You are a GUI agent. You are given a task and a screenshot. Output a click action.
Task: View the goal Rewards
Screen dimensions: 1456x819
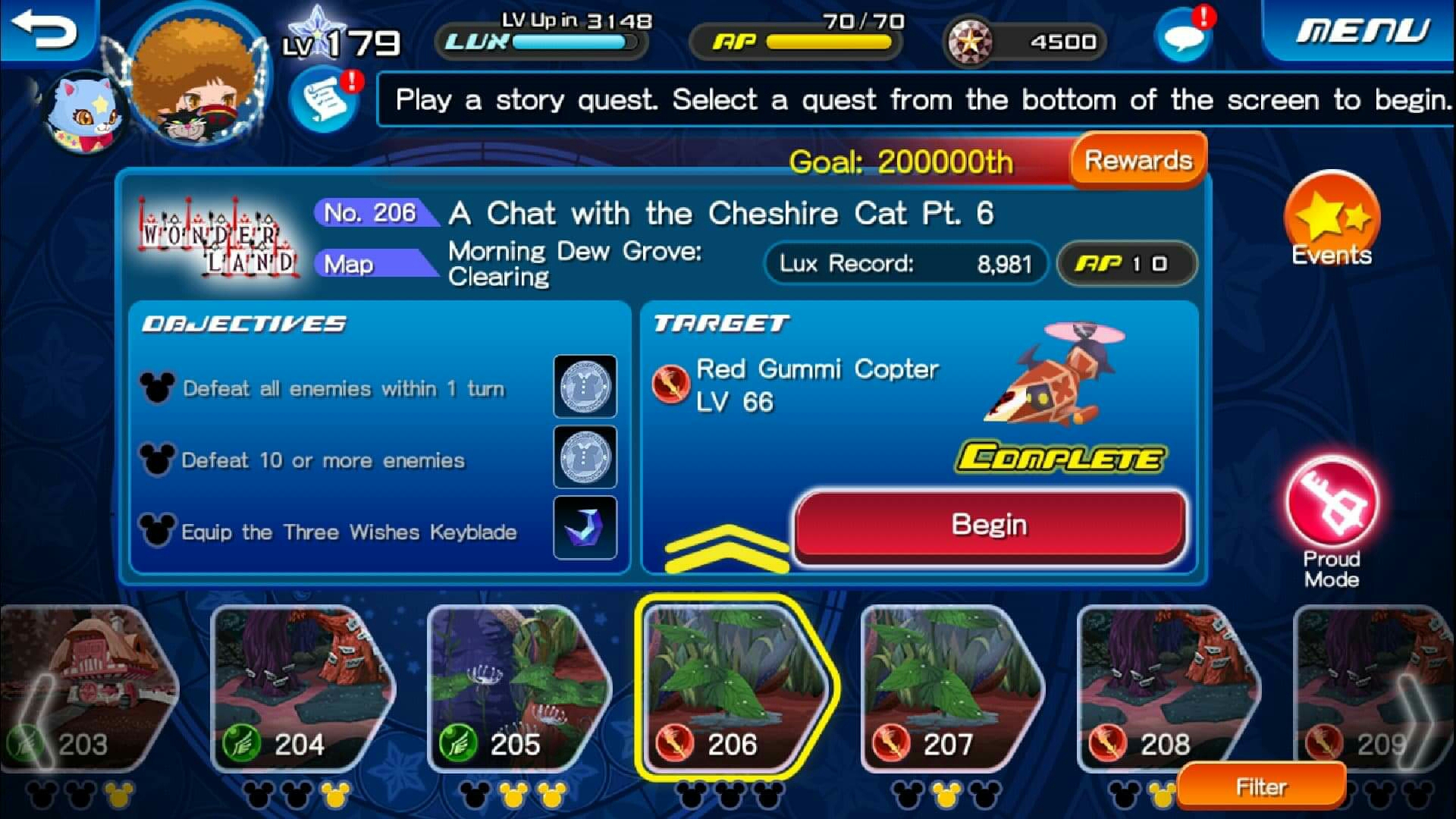[x=1137, y=161]
